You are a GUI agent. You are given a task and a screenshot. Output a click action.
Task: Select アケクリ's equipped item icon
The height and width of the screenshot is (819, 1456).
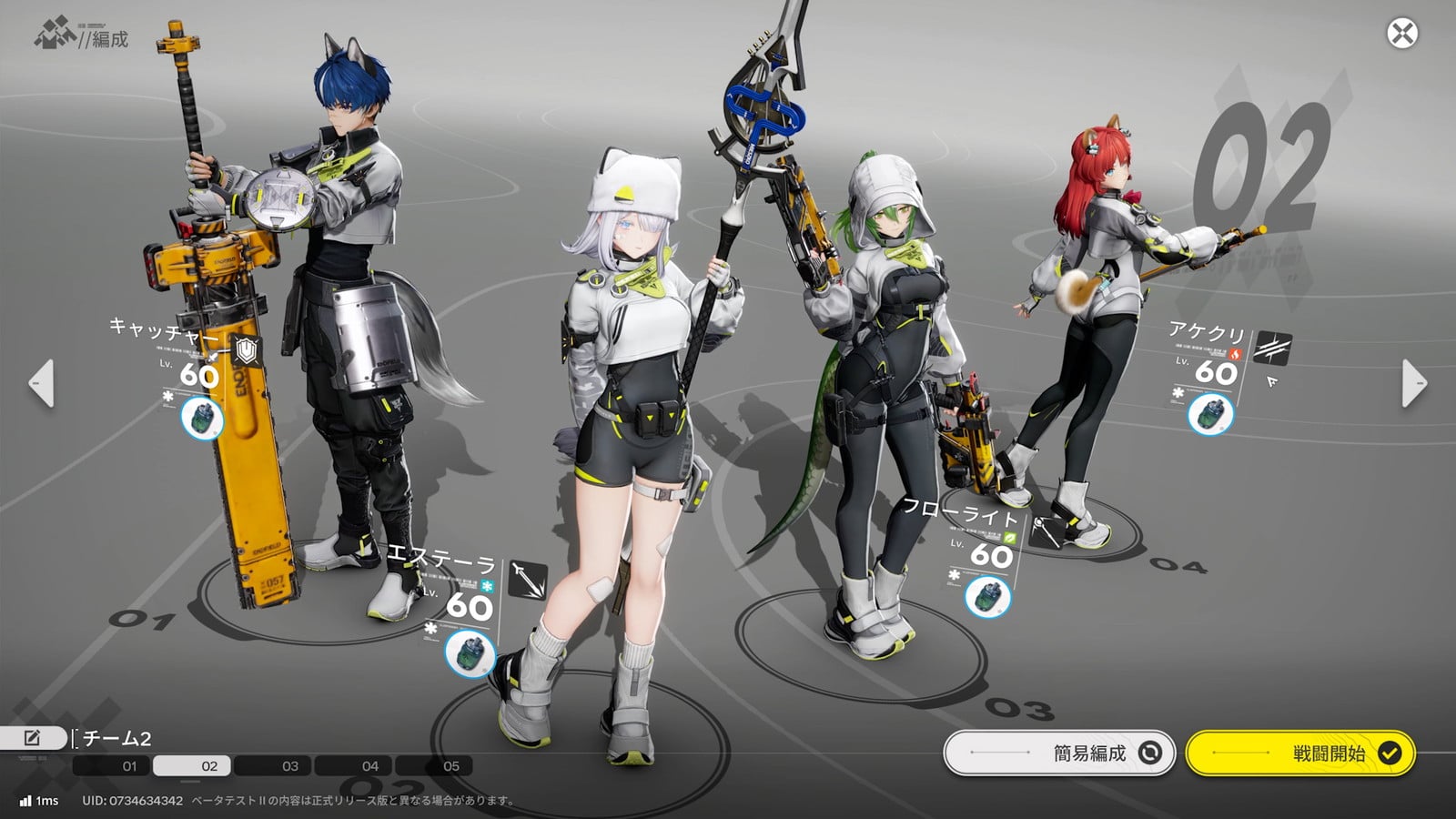(1210, 413)
